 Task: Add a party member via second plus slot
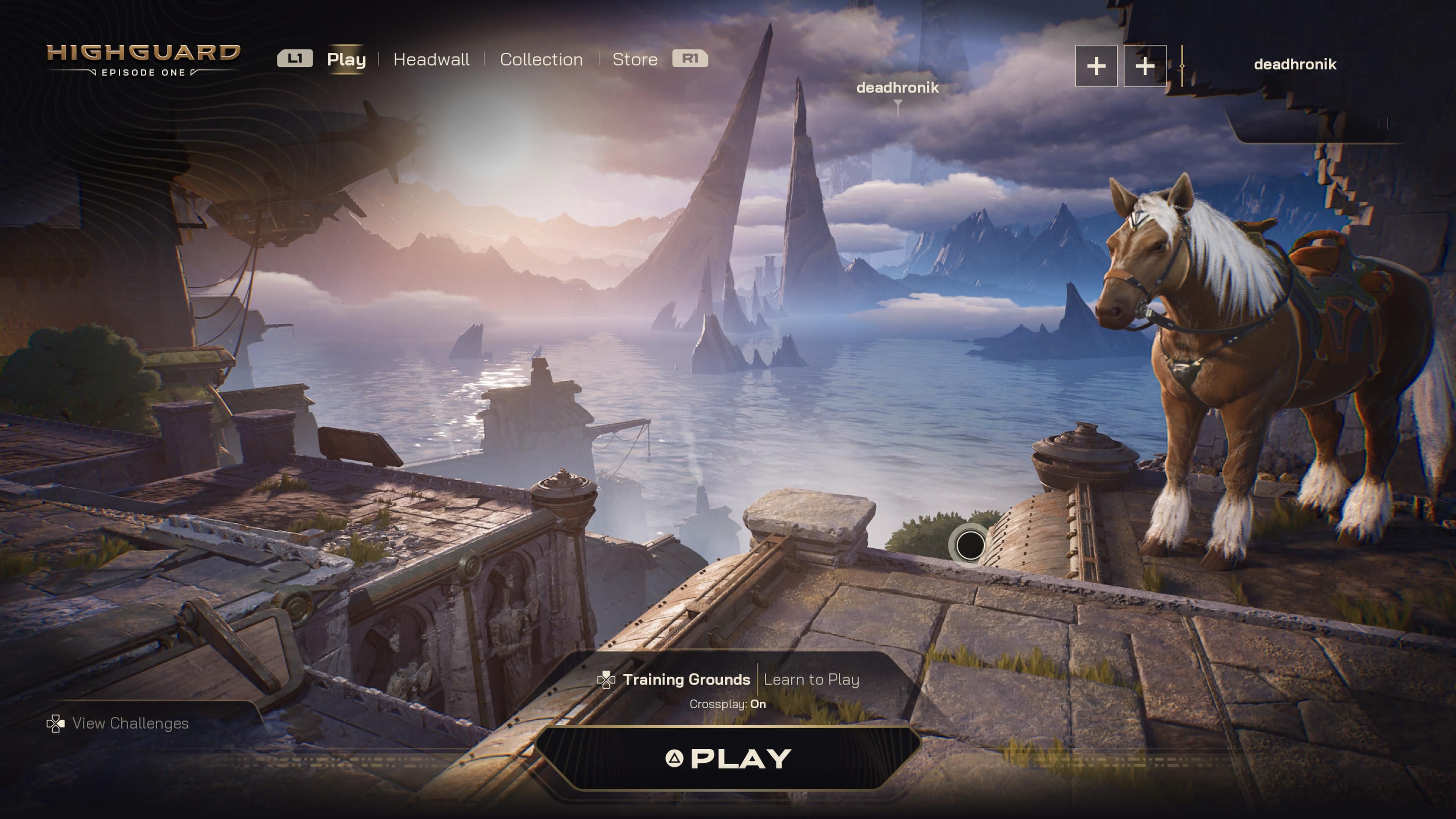(x=1145, y=66)
